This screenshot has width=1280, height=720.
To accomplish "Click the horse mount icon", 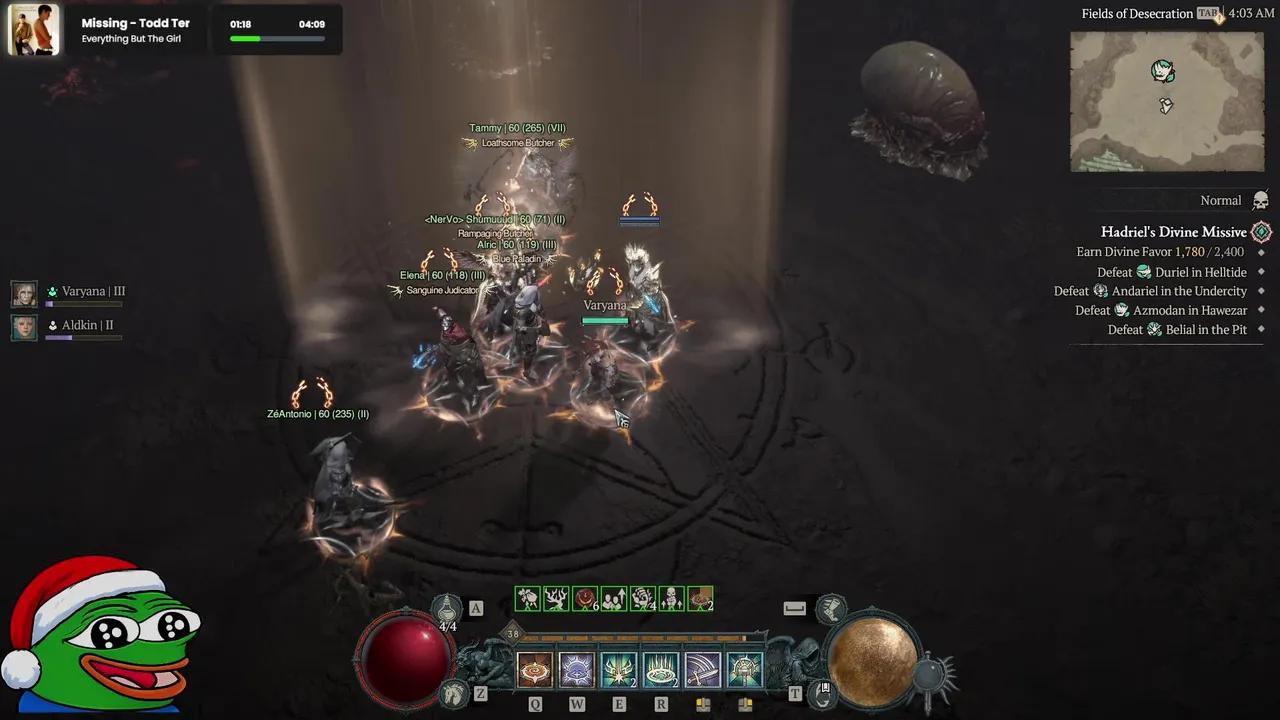I will pyautogui.click(x=455, y=692).
